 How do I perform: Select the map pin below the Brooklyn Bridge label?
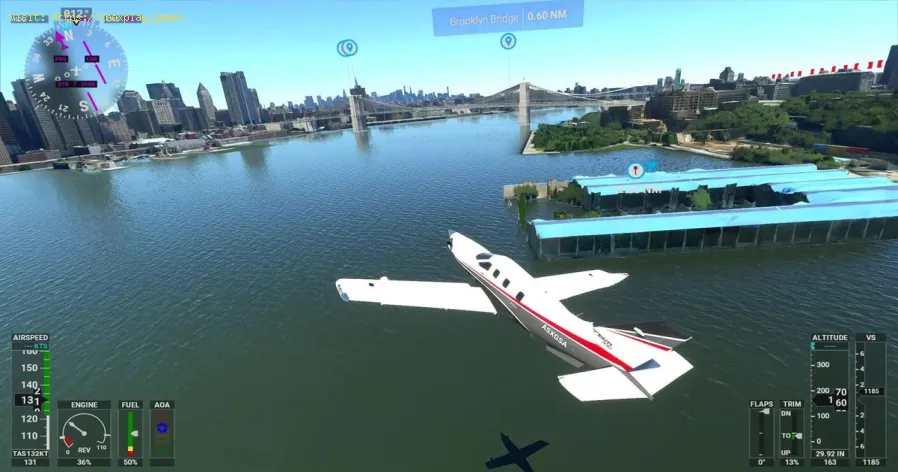[x=508, y=41]
